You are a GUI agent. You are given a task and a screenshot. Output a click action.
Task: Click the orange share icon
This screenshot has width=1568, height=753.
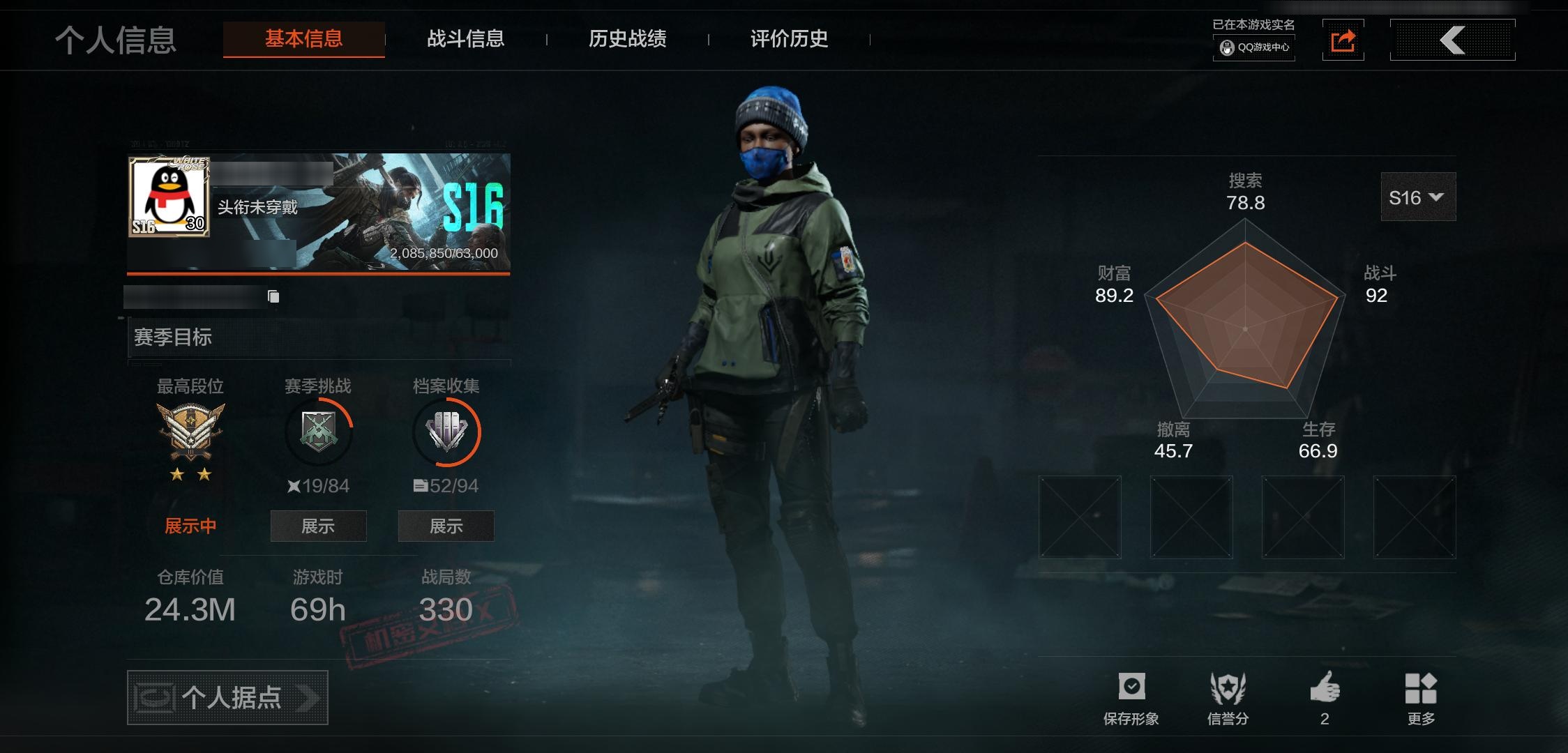click(x=1343, y=40)
